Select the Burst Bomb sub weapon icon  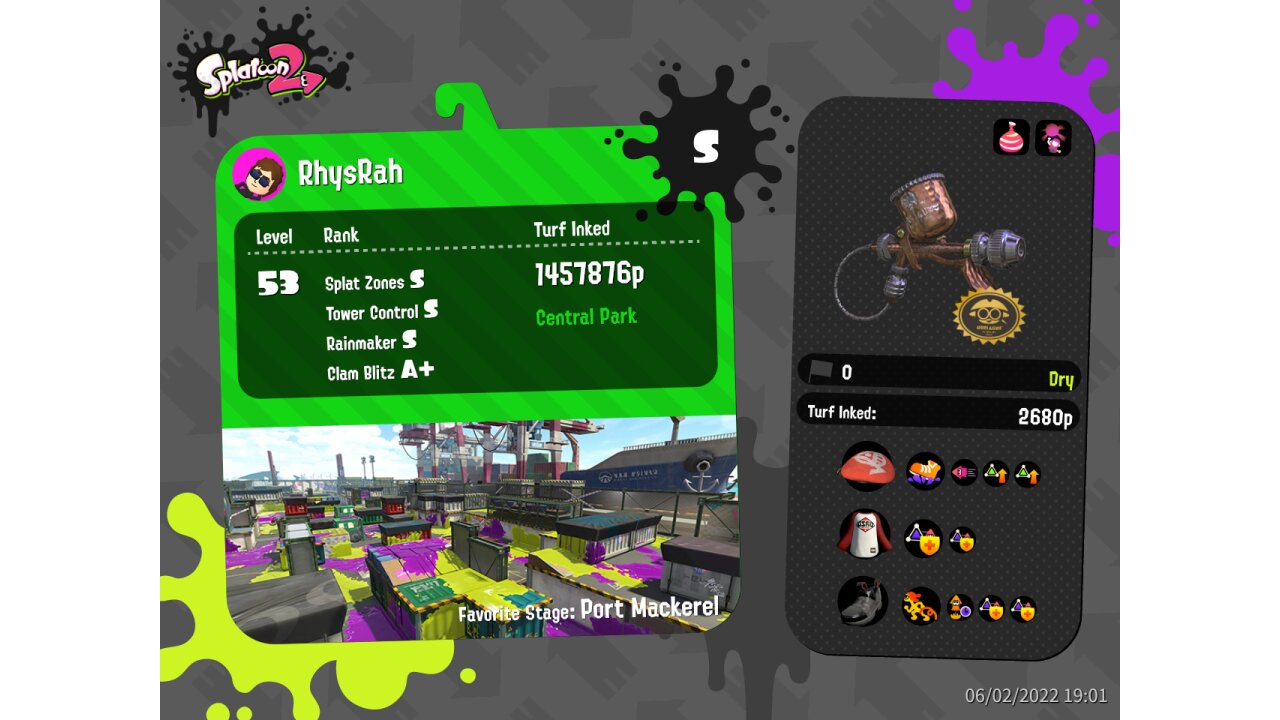(x=1011, y=138)
